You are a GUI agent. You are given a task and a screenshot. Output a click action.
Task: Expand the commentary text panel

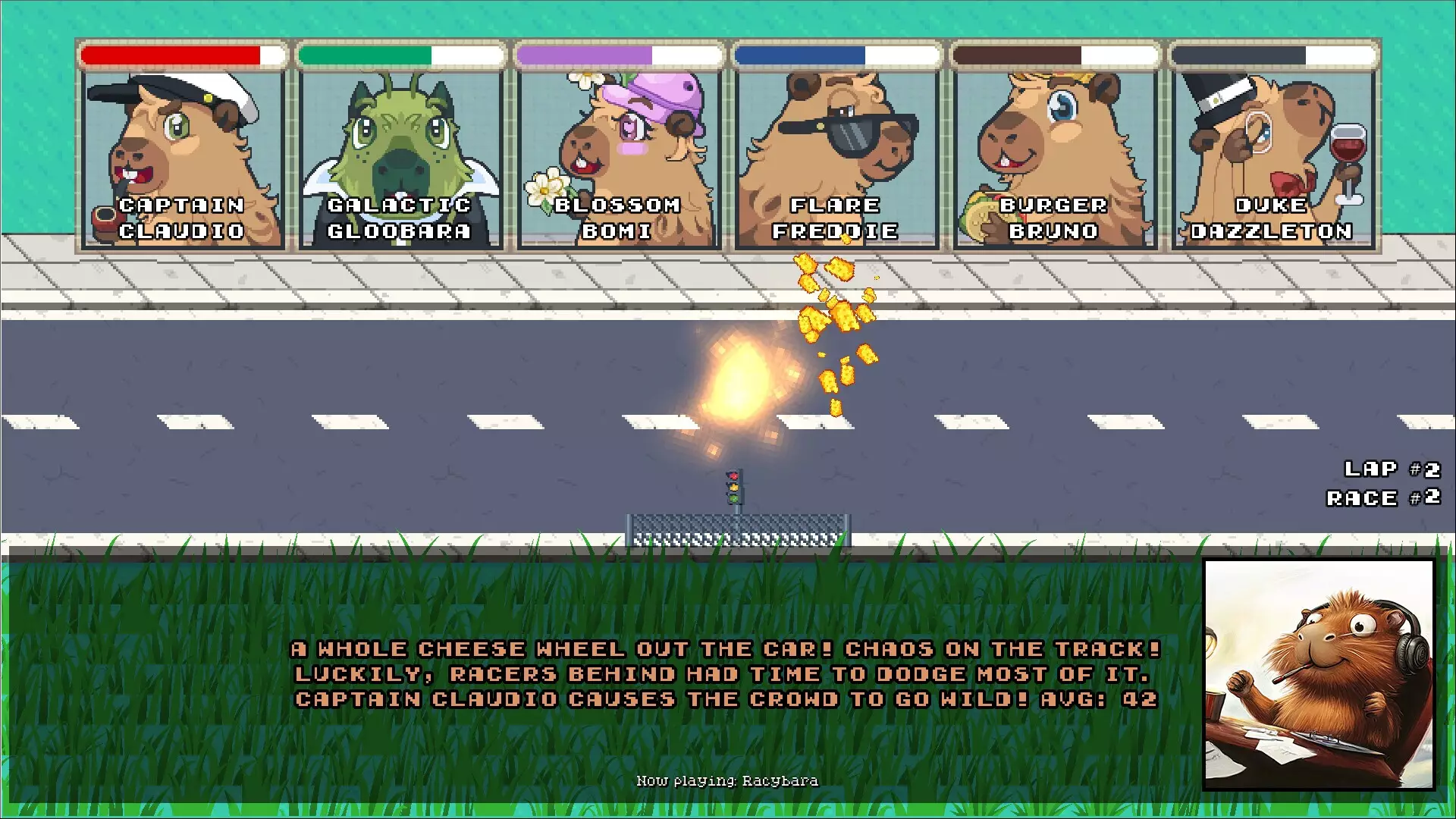coord(725,673)
